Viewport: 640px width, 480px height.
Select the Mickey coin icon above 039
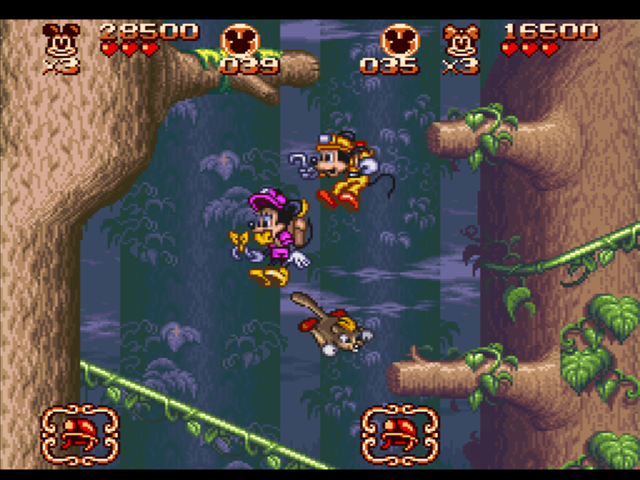tap(240, 39)
